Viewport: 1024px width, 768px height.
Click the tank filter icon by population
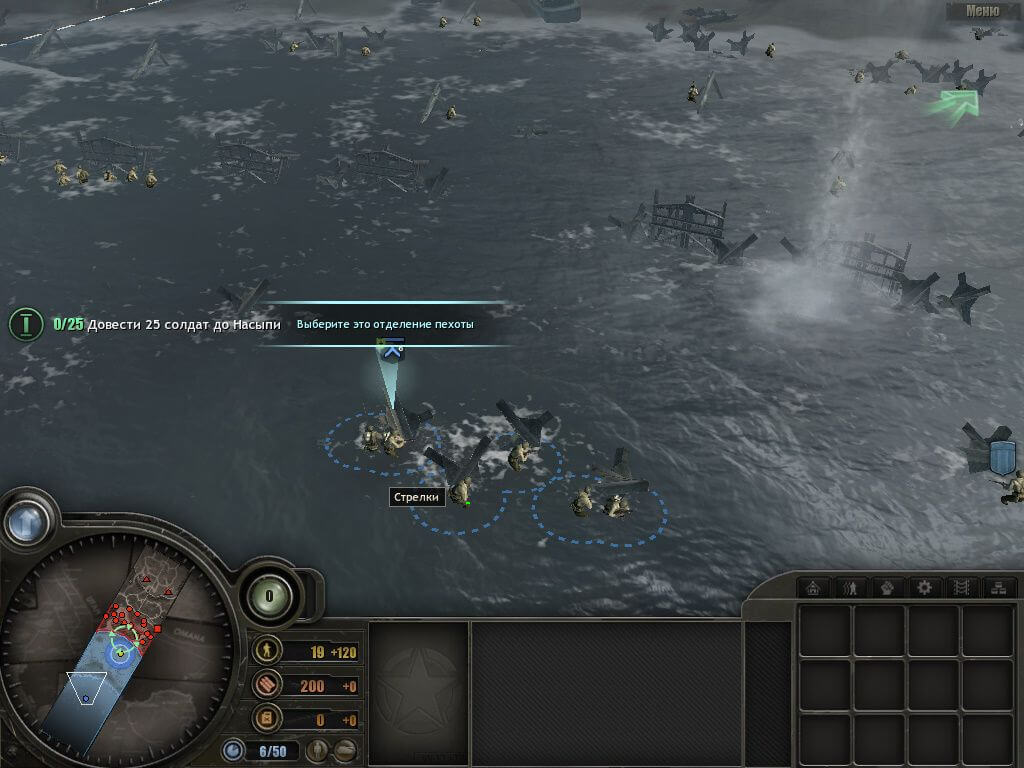[x=344, y=750]
